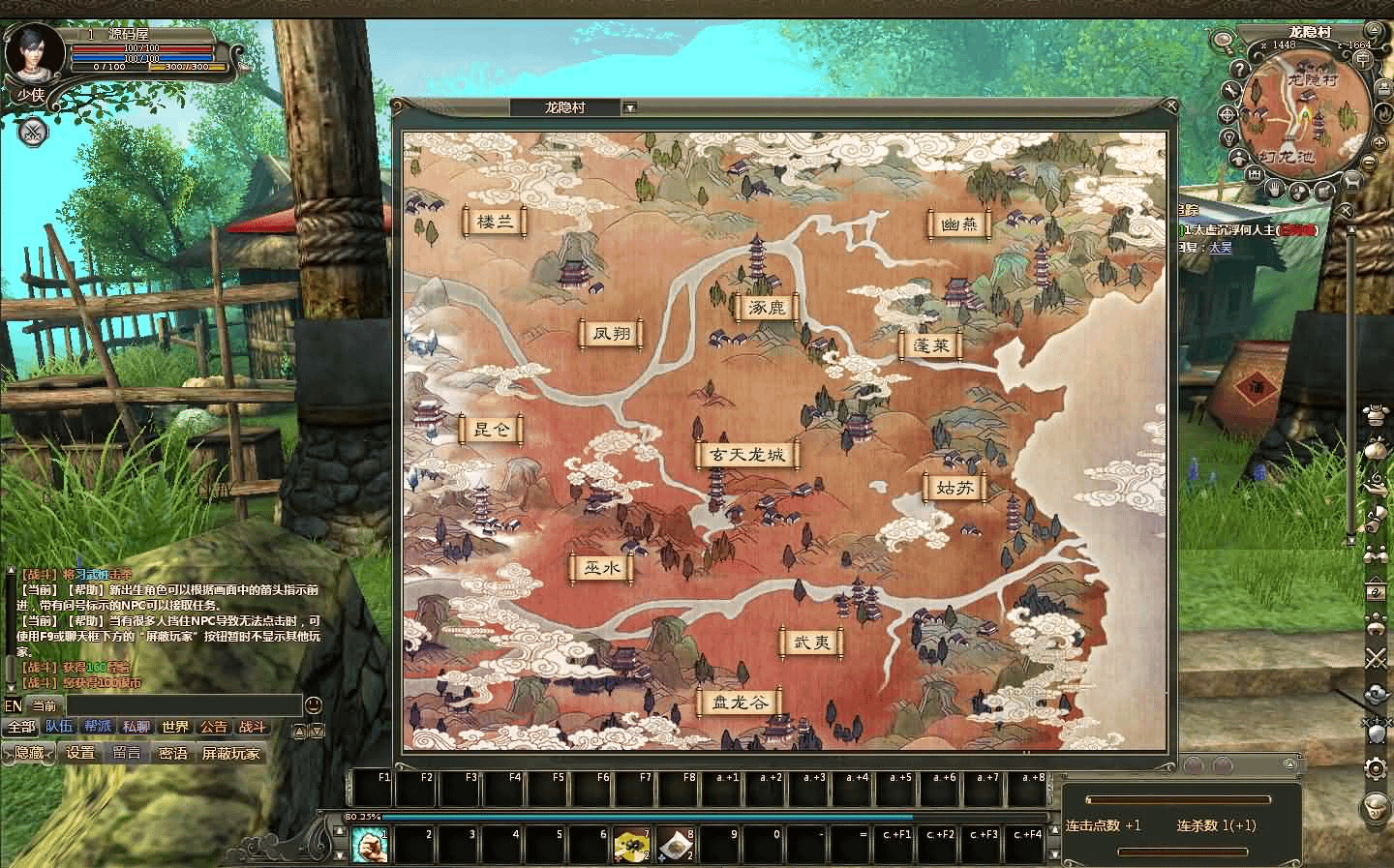
Task: Choose 昆仑 on the world map
Action: pyautogui.click(x=491, y=429)
